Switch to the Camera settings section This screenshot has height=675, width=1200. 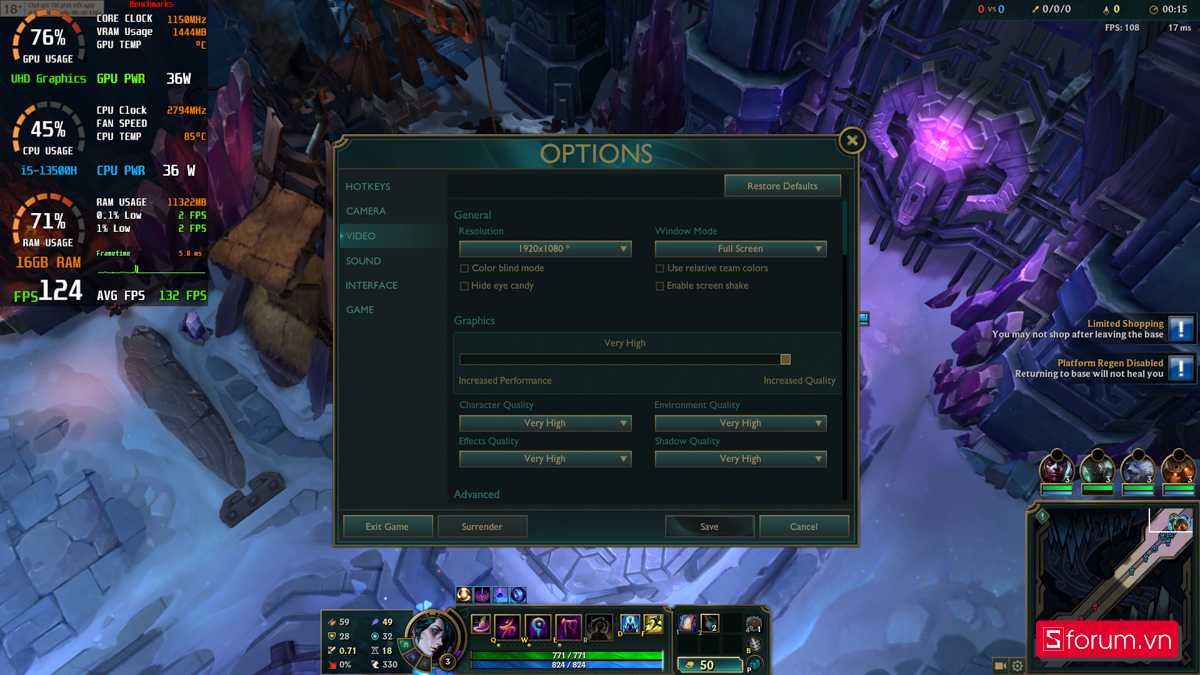coord(366,211)
